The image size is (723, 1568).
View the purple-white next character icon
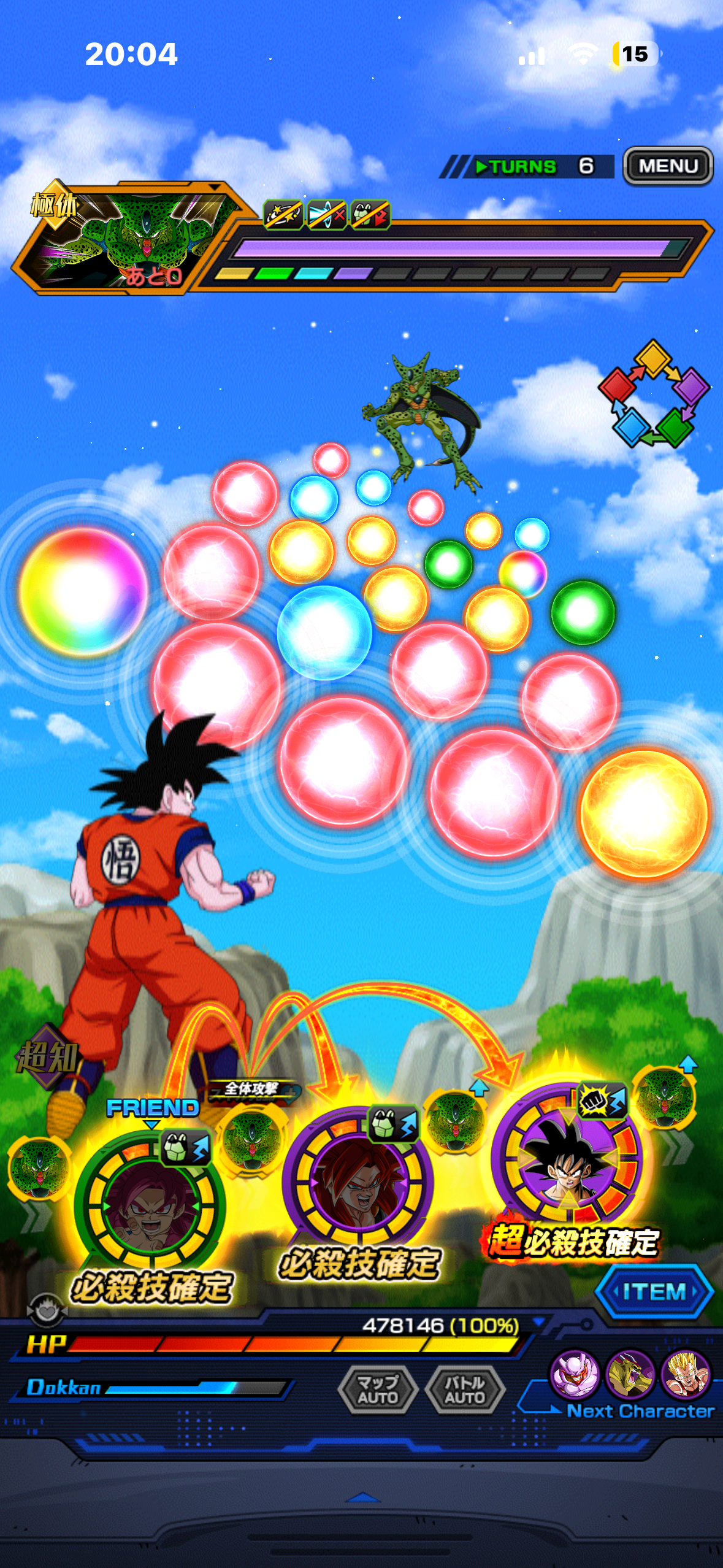(575, 1374)
